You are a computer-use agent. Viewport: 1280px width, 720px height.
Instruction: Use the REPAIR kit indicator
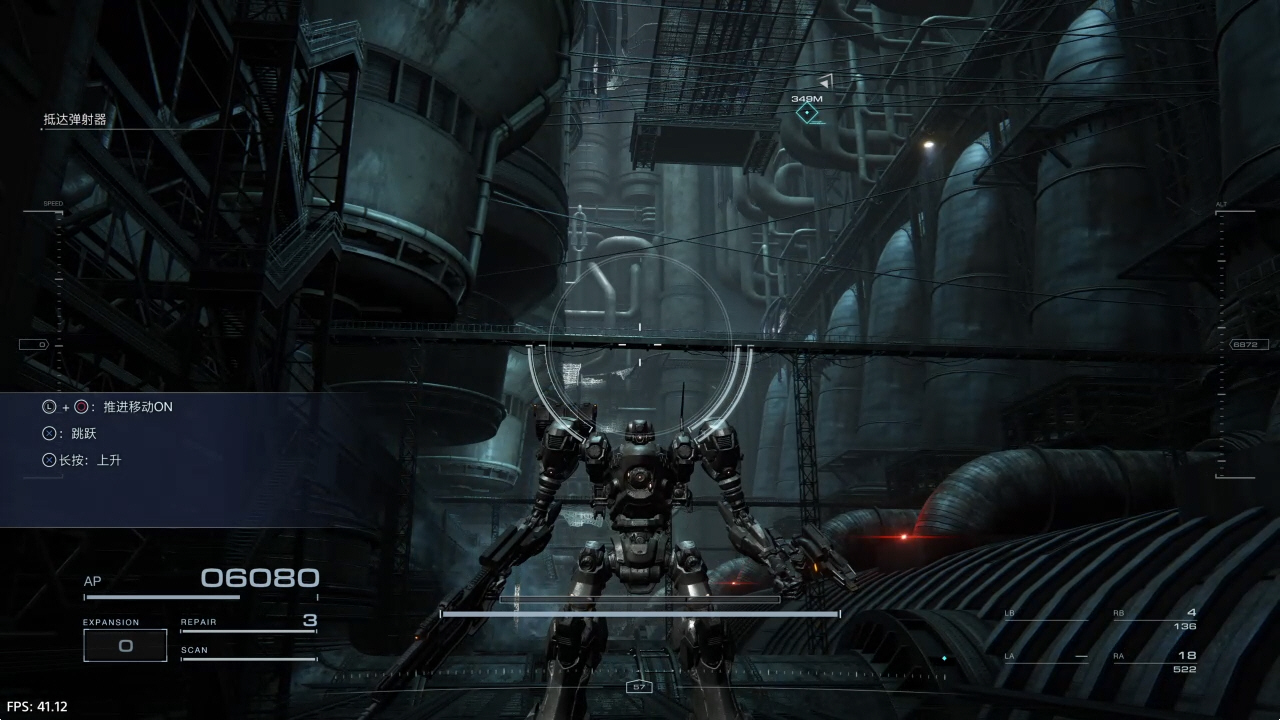pyautogui.click(x=248, y=623)
